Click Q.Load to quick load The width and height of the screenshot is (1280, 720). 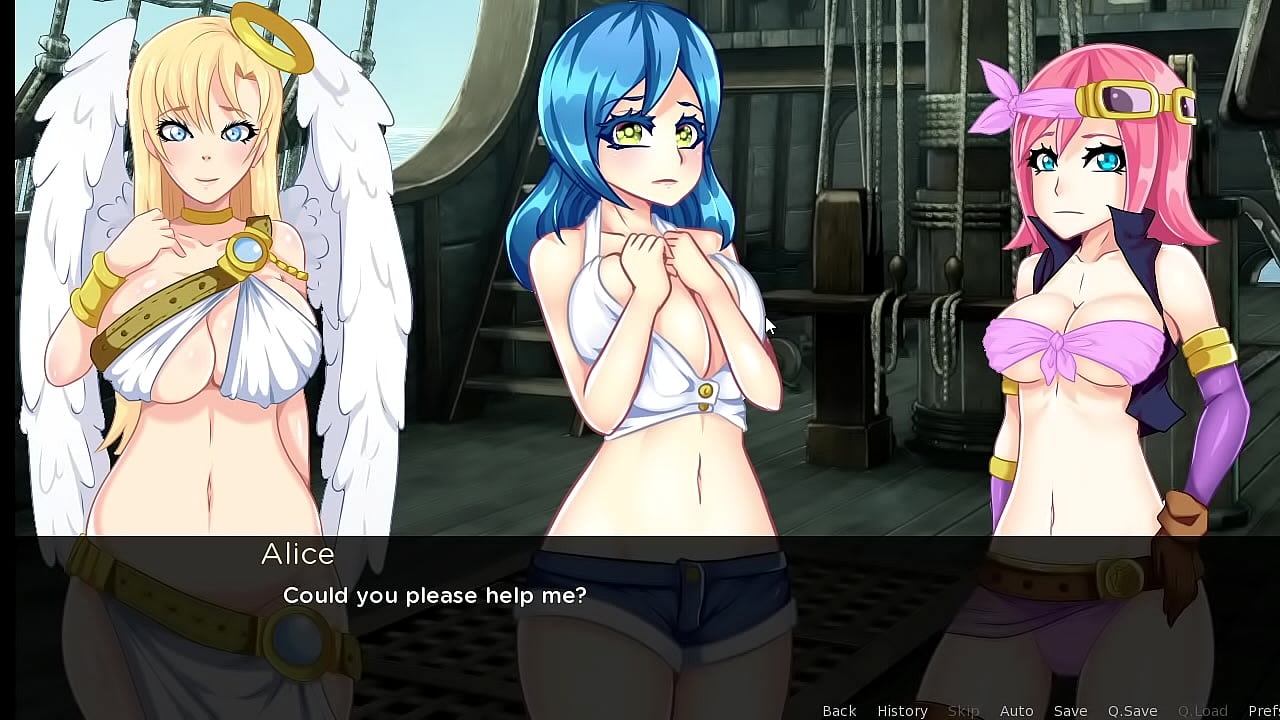pyautogui.click(x=1201, y=710)
